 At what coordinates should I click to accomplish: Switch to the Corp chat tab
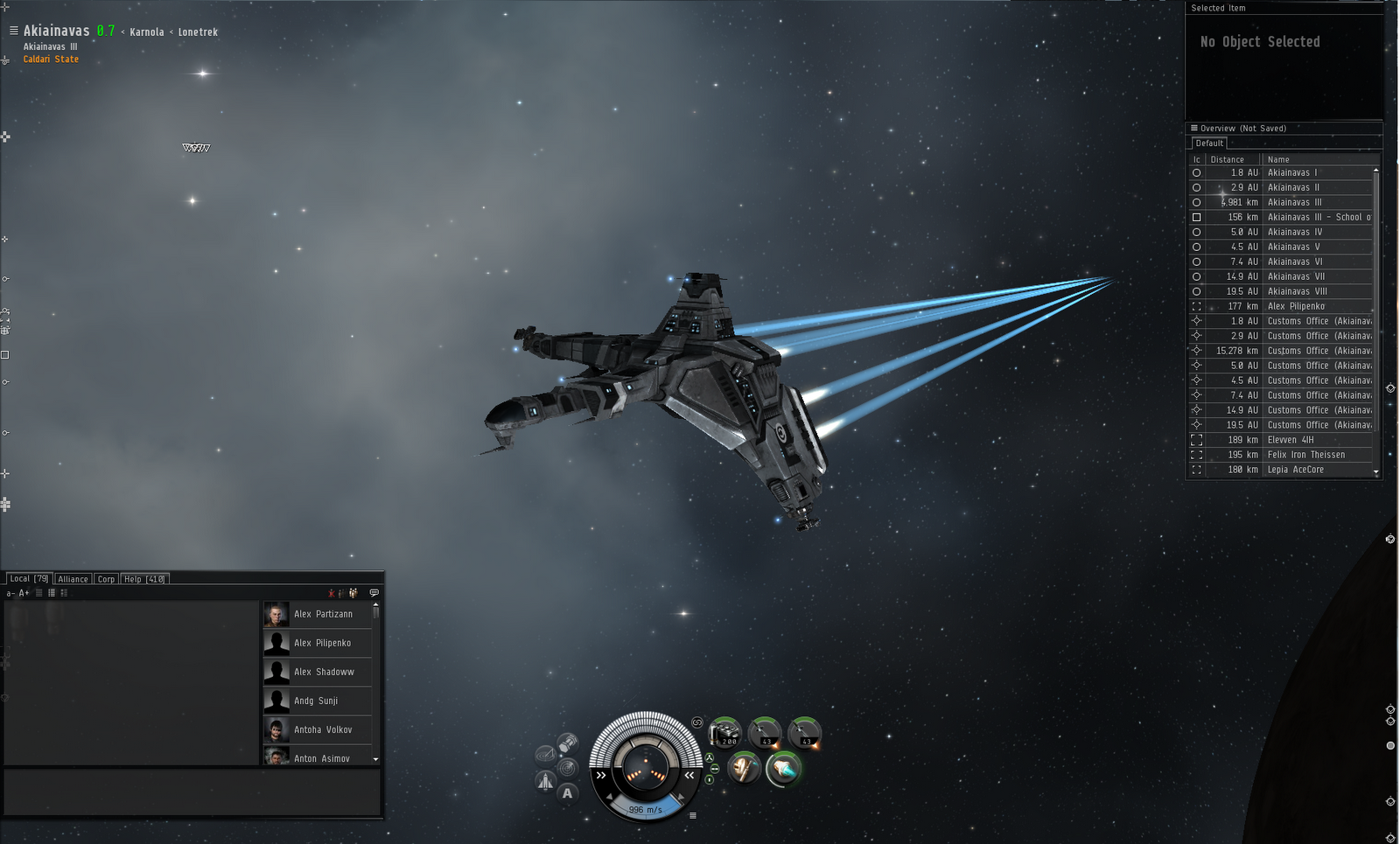click(x=106, y=578)
